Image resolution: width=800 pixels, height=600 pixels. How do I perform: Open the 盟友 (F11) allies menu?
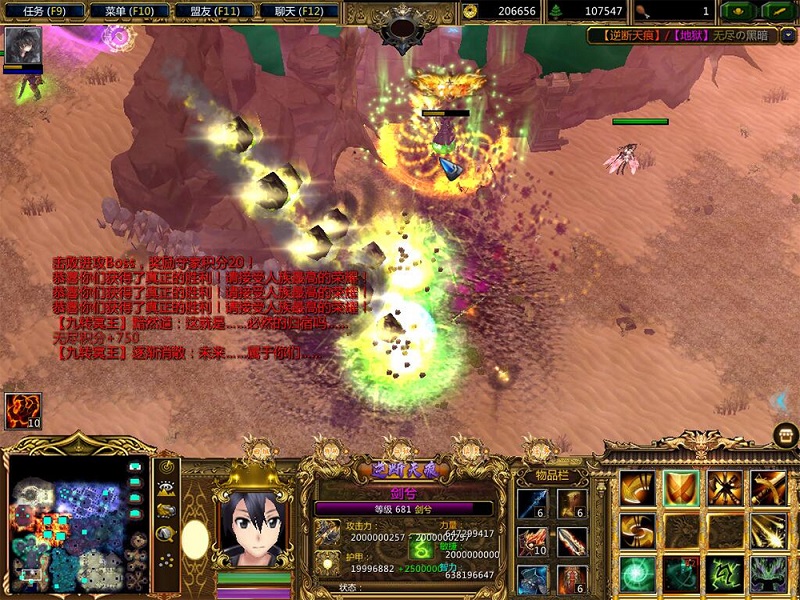pyautogui.click(x=213, y=11)
